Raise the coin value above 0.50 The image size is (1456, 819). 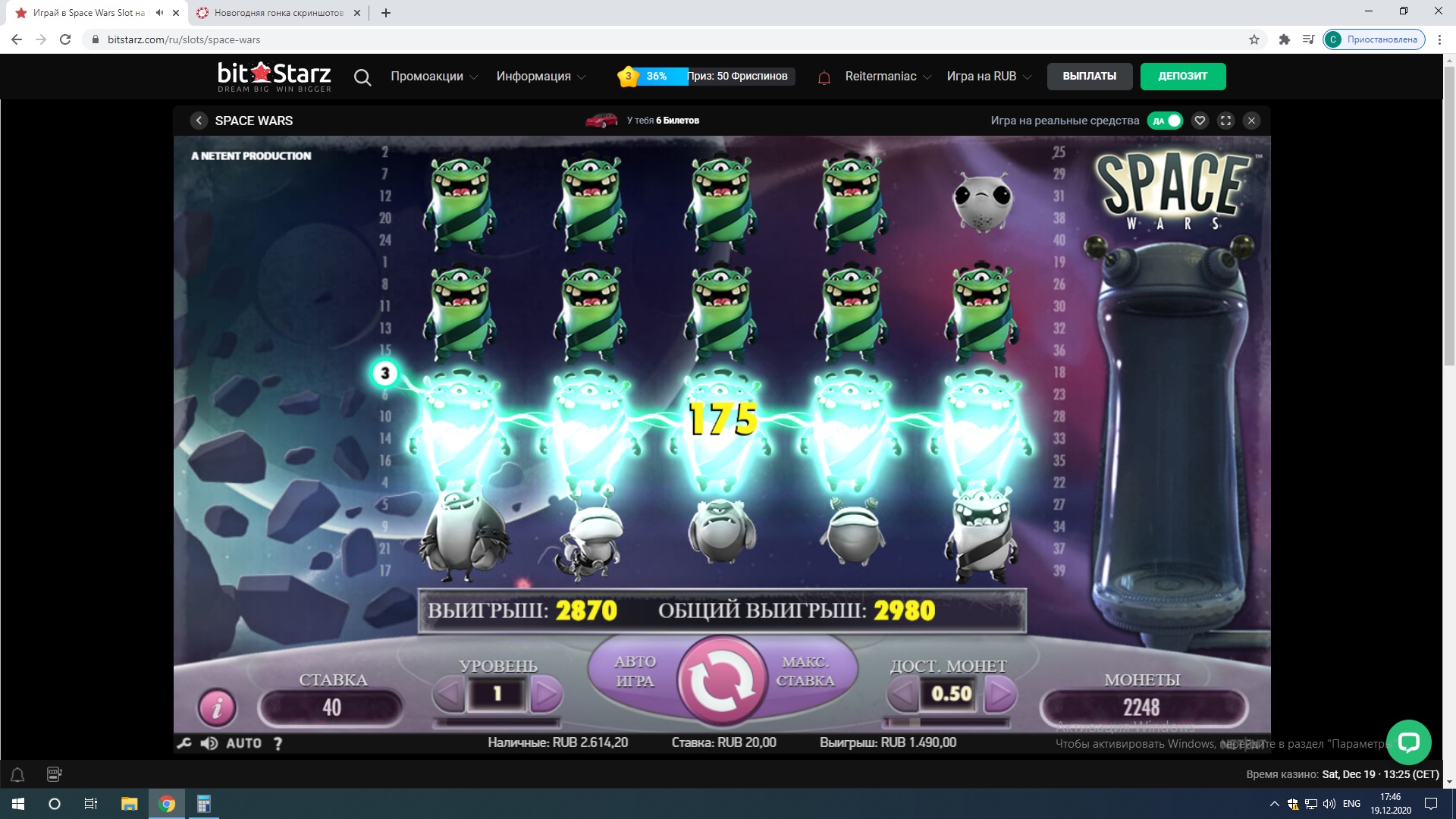(1000, 693)
